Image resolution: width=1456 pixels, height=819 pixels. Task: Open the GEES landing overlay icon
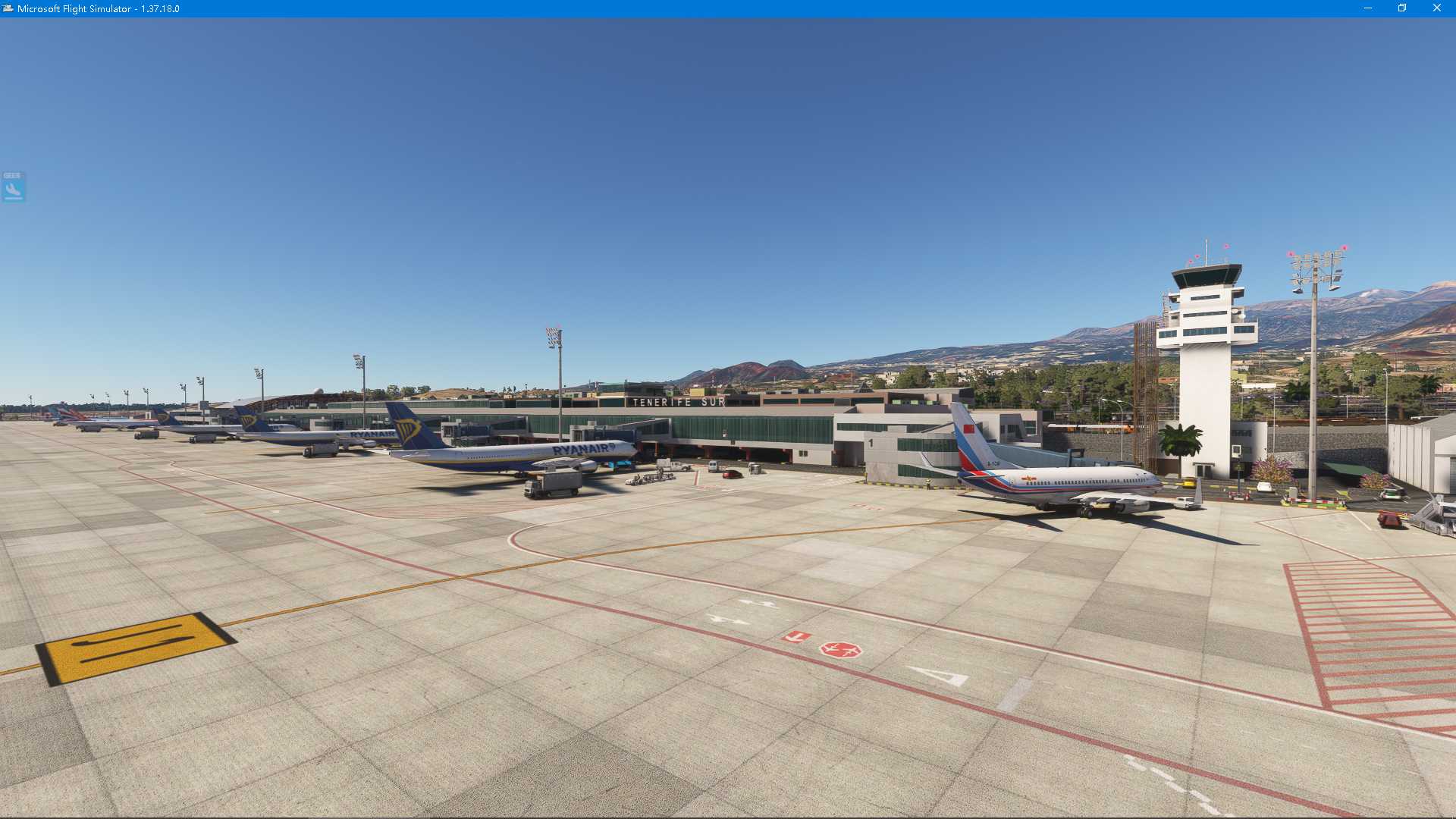click(x=13, y=187)
